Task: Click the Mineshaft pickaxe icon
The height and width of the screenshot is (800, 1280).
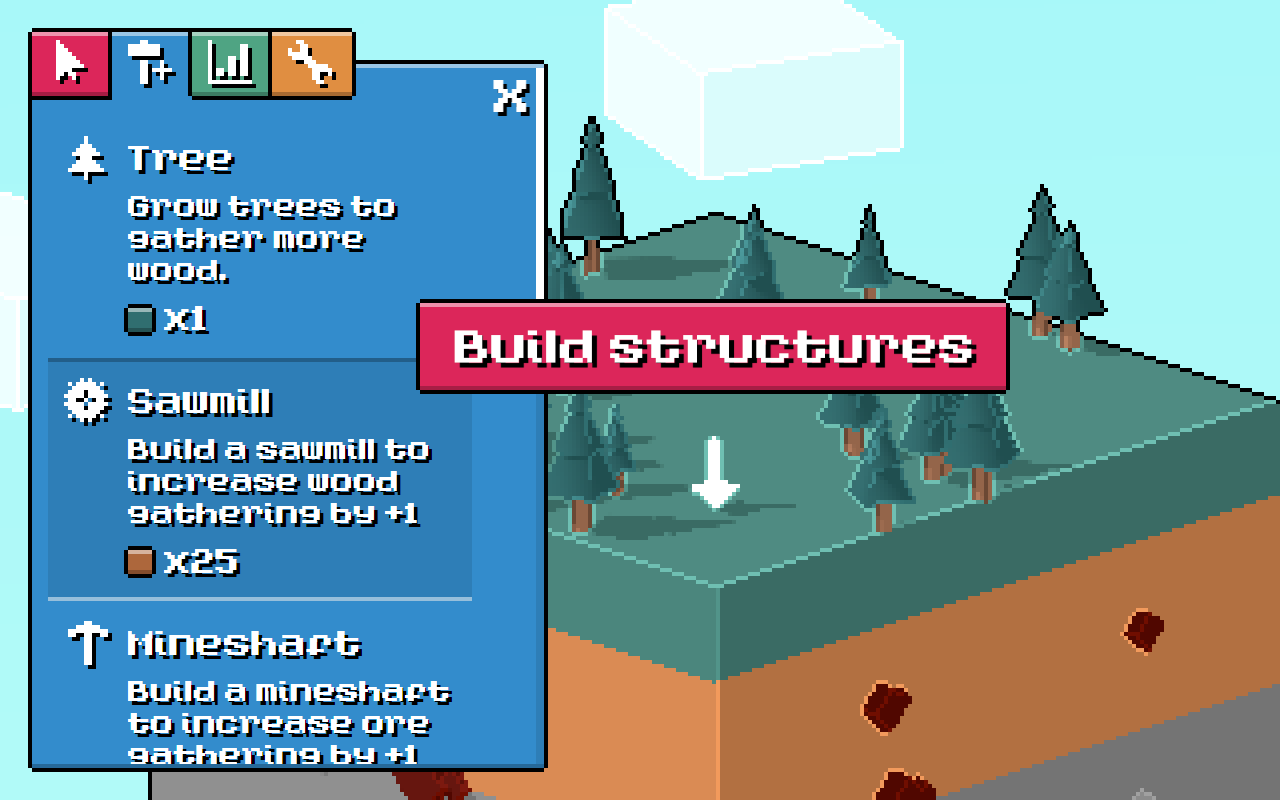Action: (89, 645)
